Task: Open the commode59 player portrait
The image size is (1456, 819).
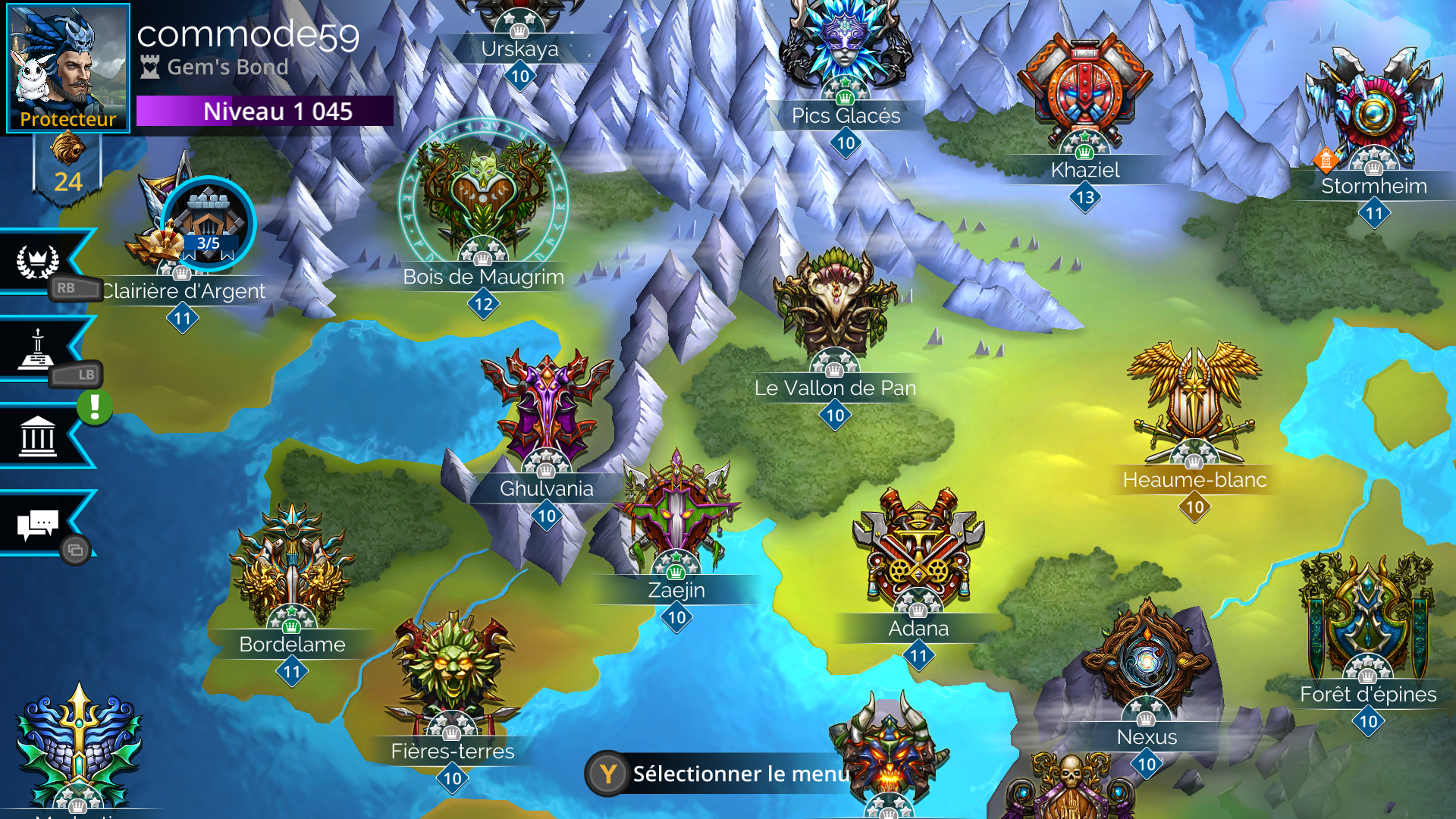Action: click(x=67, y=67)
